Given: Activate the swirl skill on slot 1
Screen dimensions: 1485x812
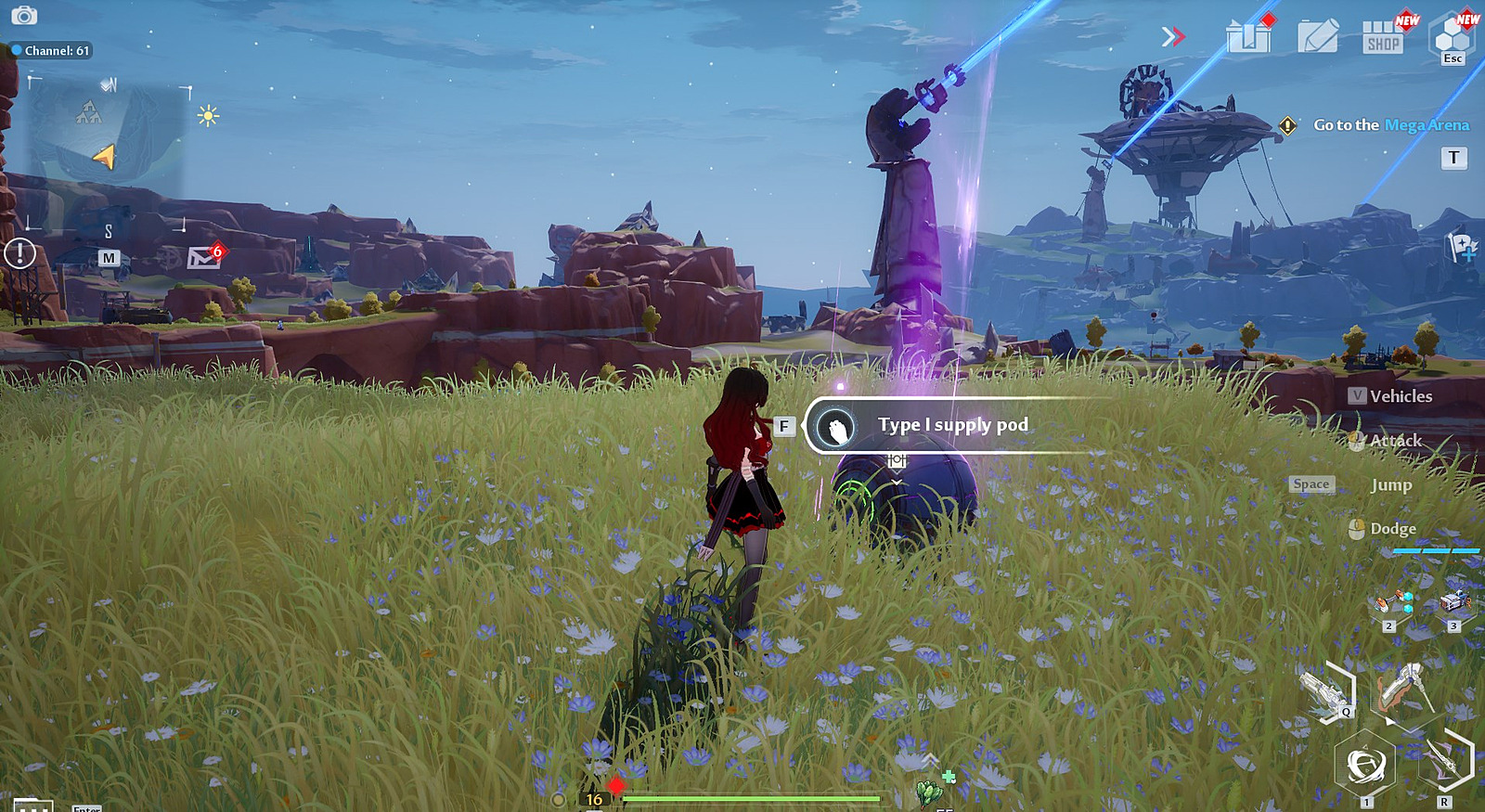Looking at the screenshot, I should 1364,765.
